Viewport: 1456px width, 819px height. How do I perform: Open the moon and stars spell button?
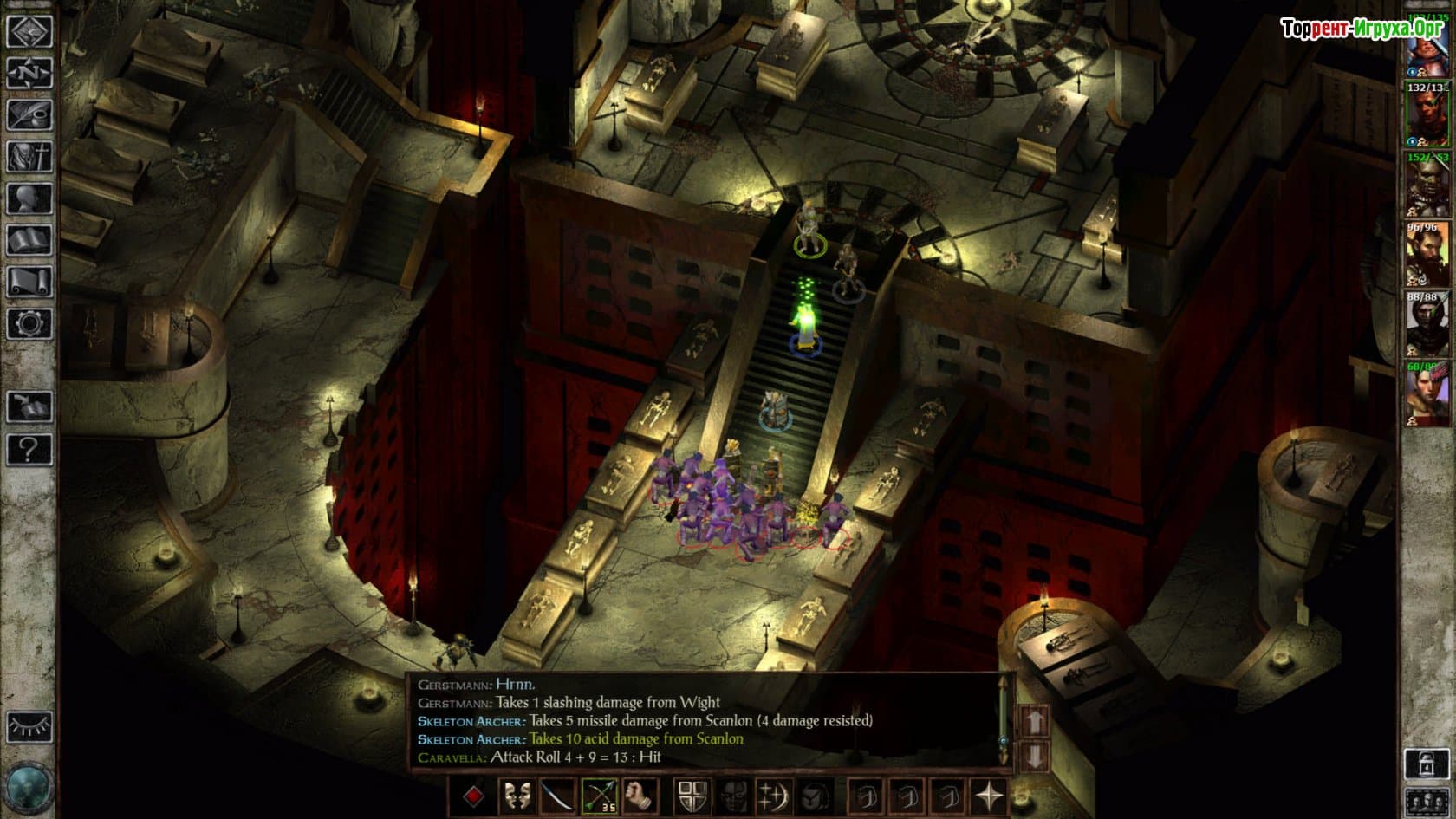(774, 796)
